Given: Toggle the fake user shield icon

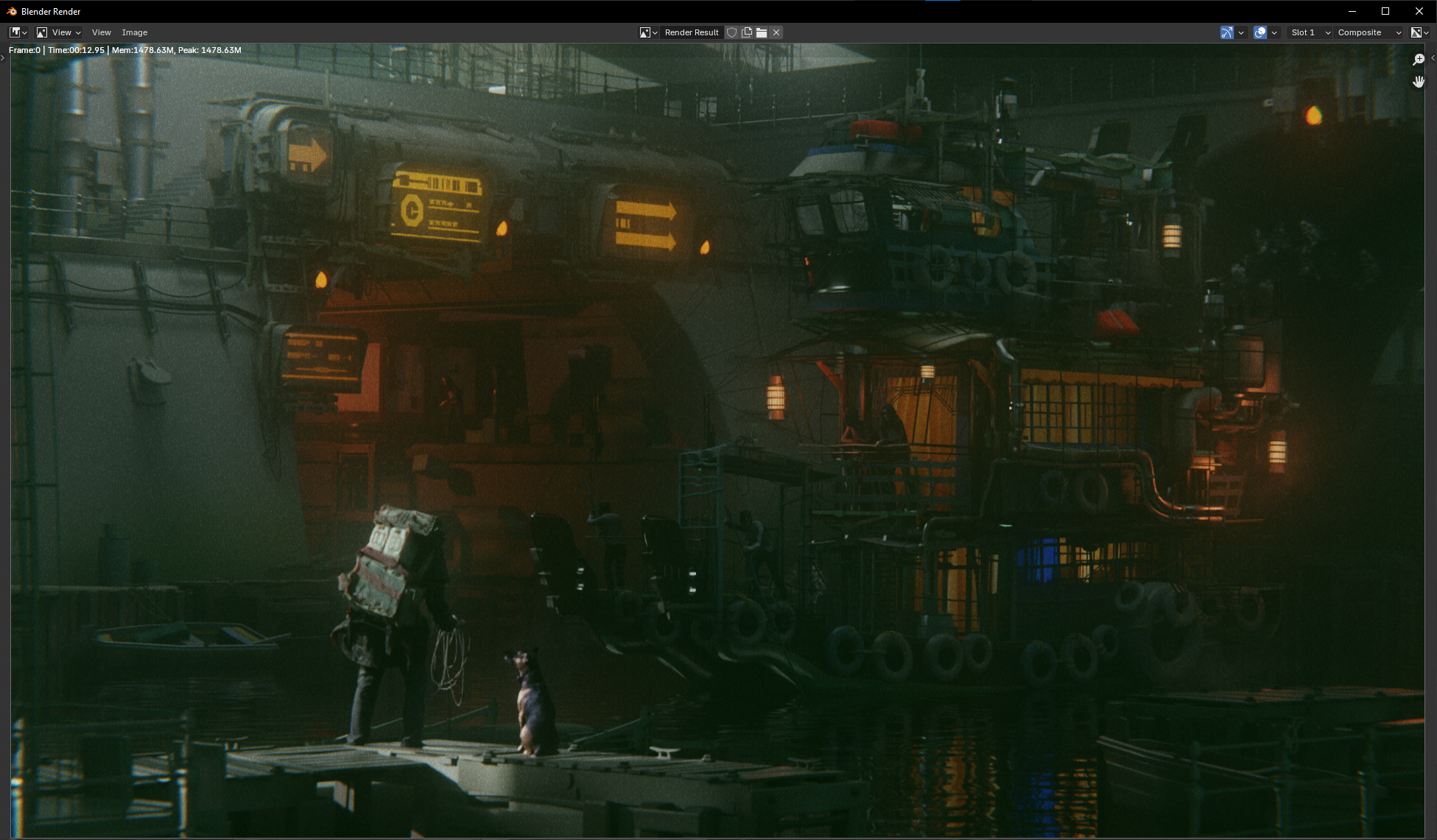Looking at the screenshot, I should point(731,32).
